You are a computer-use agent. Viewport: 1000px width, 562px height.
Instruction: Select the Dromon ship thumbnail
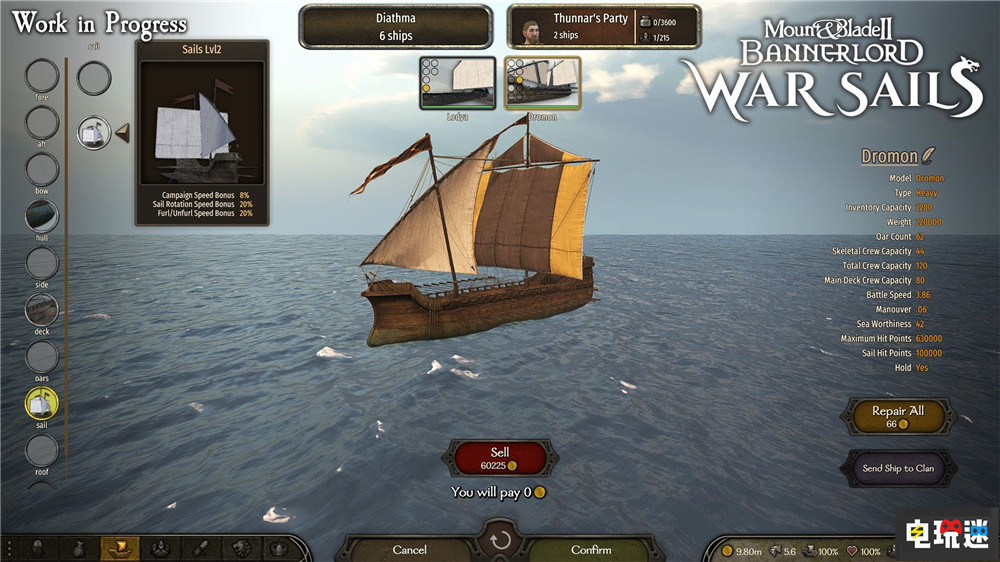(542, 83)
